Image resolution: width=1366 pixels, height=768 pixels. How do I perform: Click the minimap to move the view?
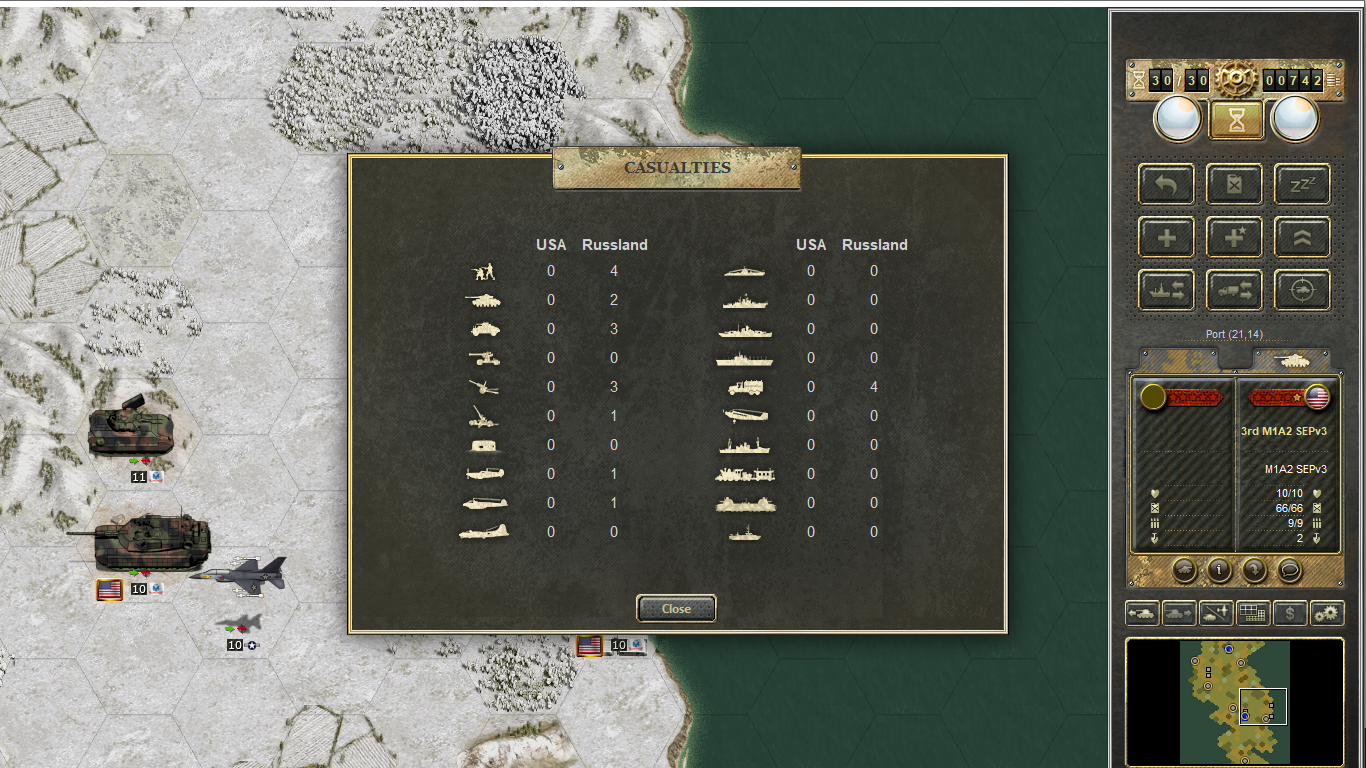pyautogui.click(x=1235, y=701)
